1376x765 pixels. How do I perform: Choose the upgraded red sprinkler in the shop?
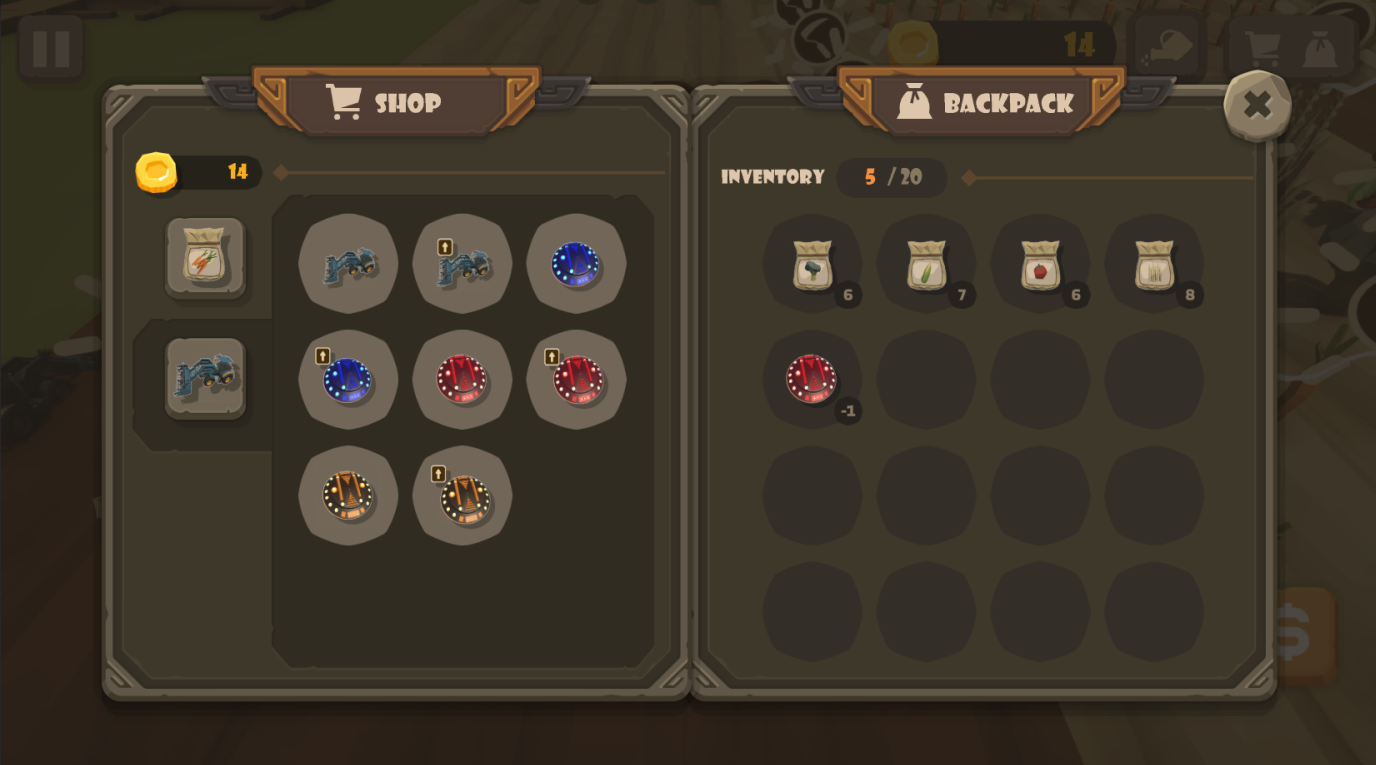click(x=576, y=380)
